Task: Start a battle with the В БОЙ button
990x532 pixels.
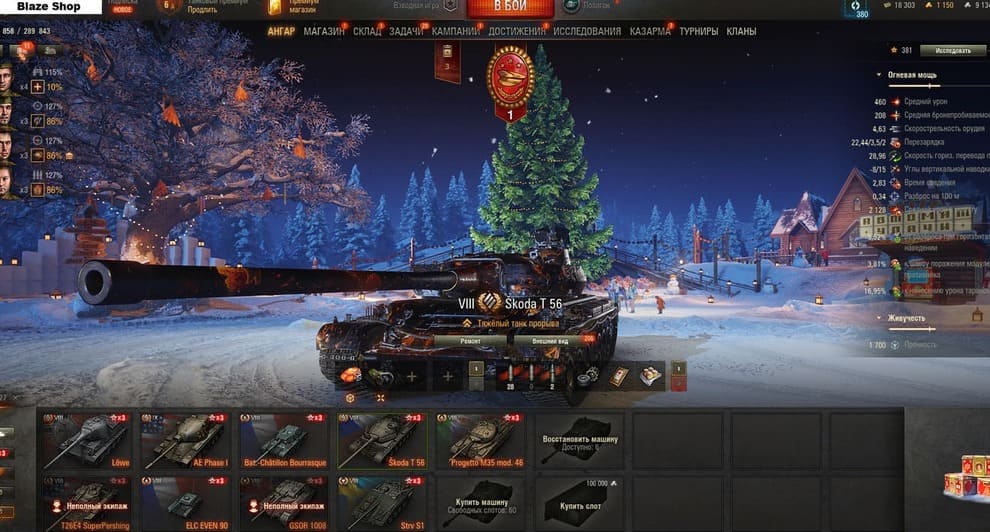Action: coord(509,8)
